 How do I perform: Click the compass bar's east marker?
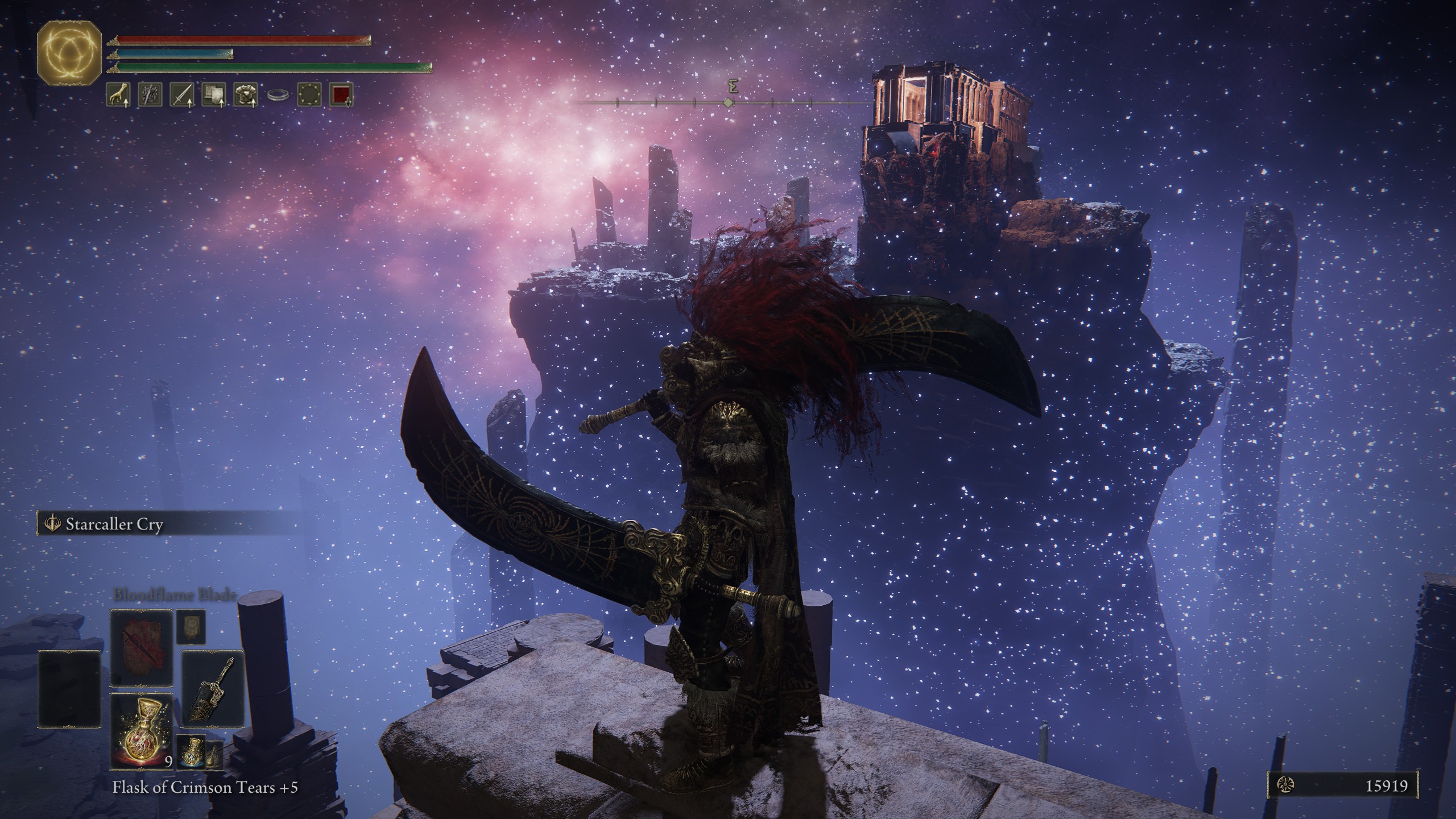(734, 88)
